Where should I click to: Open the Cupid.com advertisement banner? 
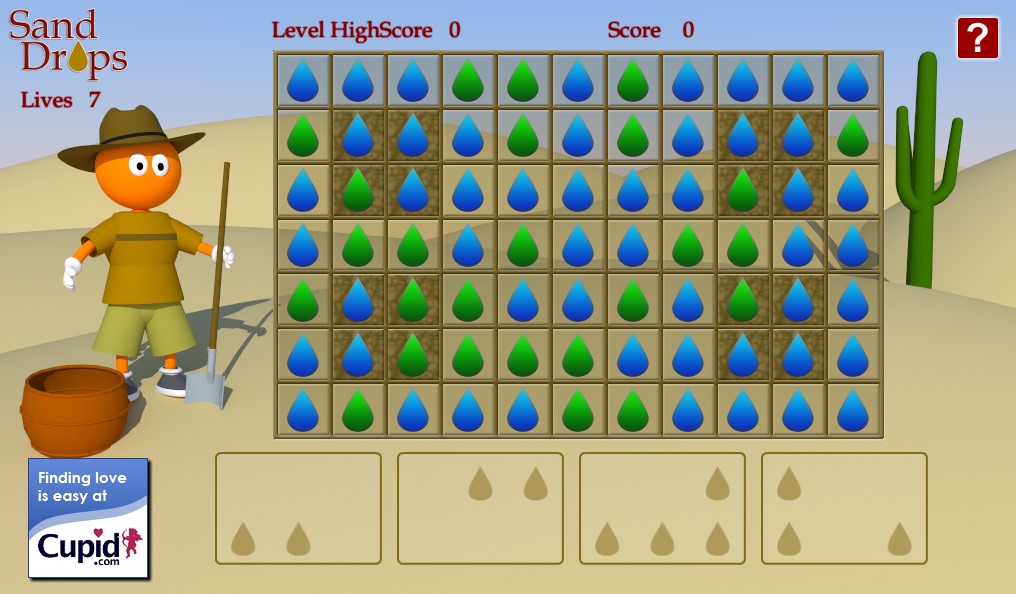pyautogui.click(x=88, y=518)
